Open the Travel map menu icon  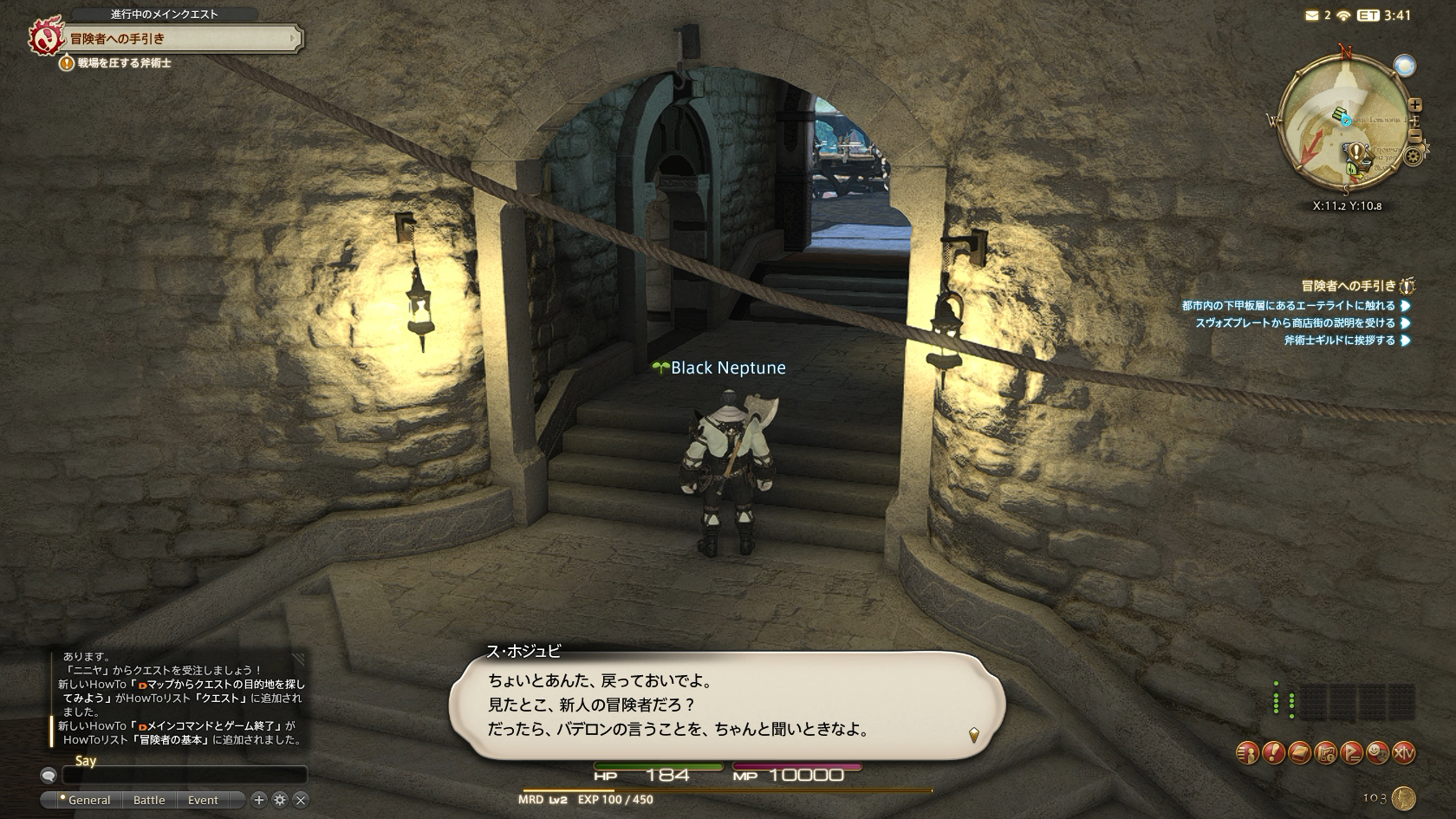pos(1325,753)
